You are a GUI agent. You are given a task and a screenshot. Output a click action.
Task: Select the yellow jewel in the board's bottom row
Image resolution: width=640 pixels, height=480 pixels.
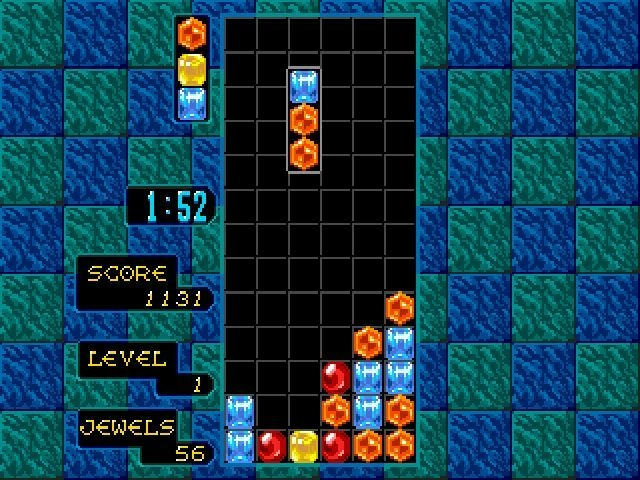coord(303,443)
